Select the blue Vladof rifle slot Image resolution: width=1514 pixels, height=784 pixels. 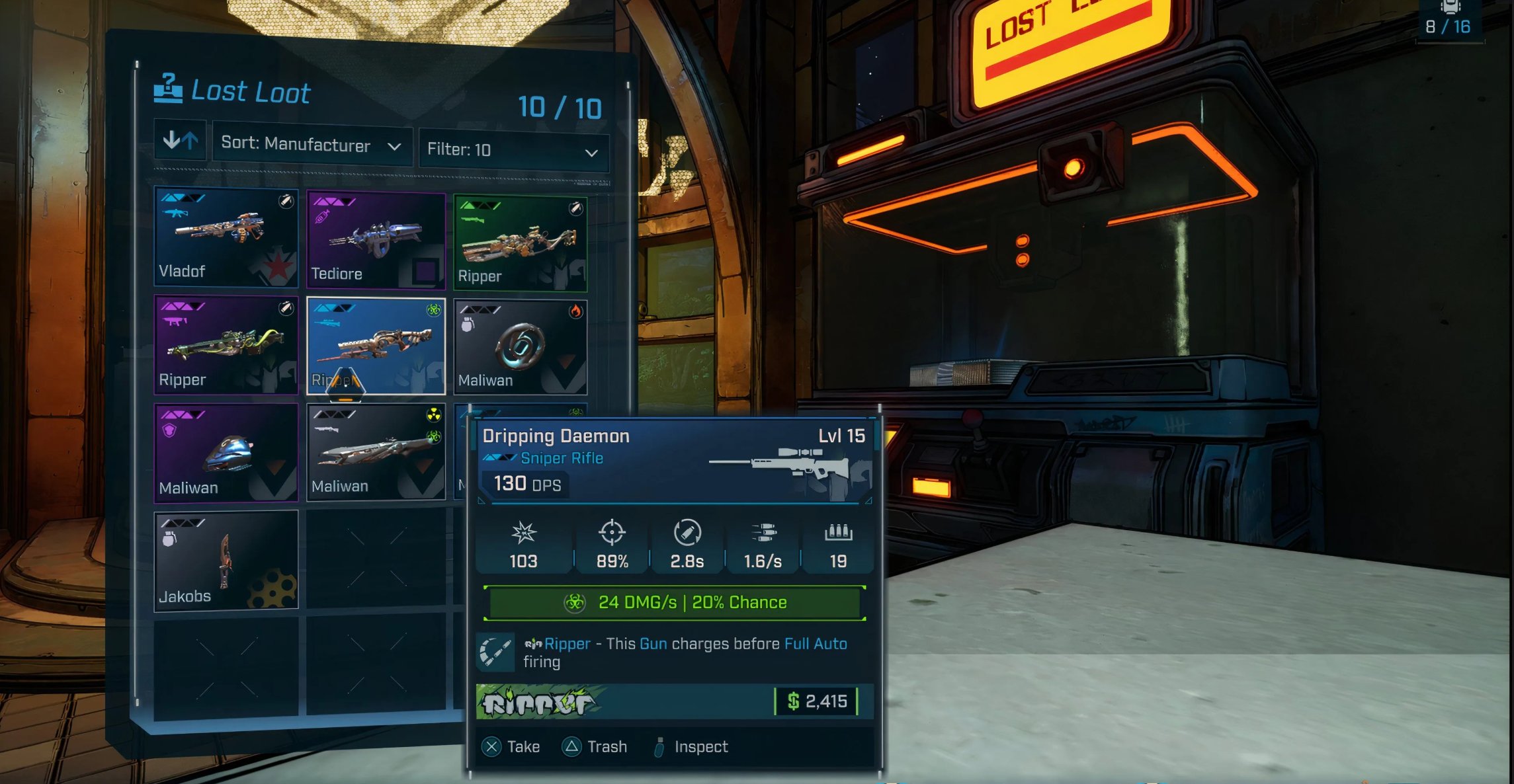click(226, 237)
